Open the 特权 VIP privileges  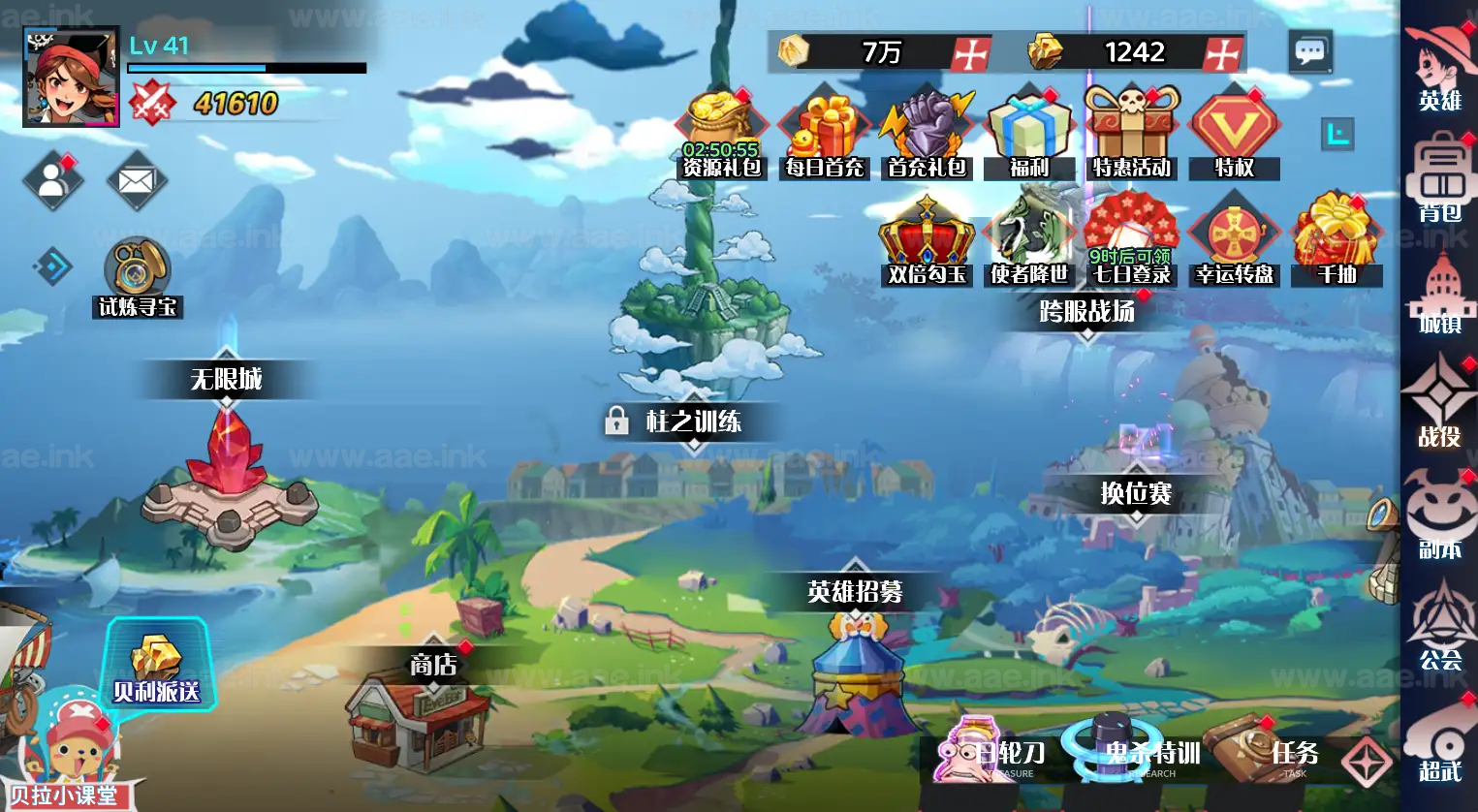click(1234, 136)
